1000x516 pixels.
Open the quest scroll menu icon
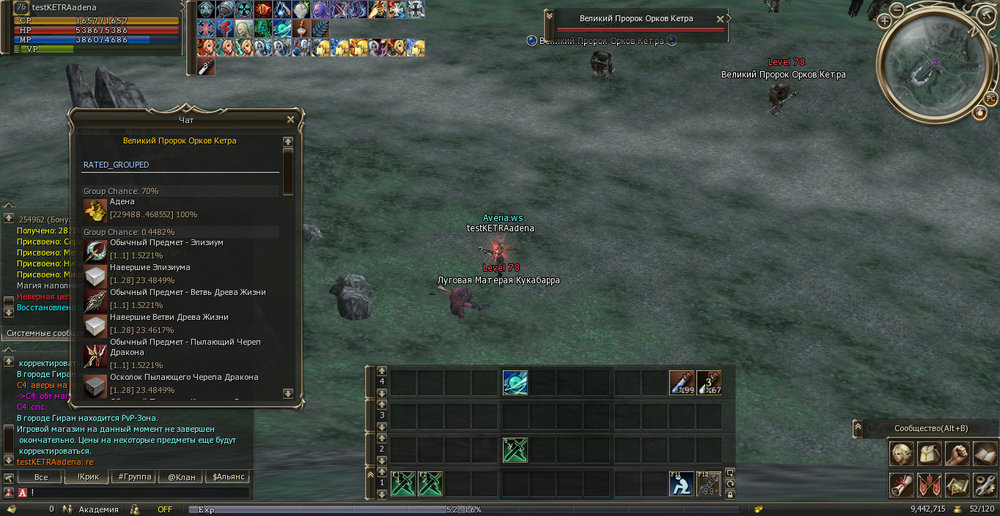pos(903,485)
